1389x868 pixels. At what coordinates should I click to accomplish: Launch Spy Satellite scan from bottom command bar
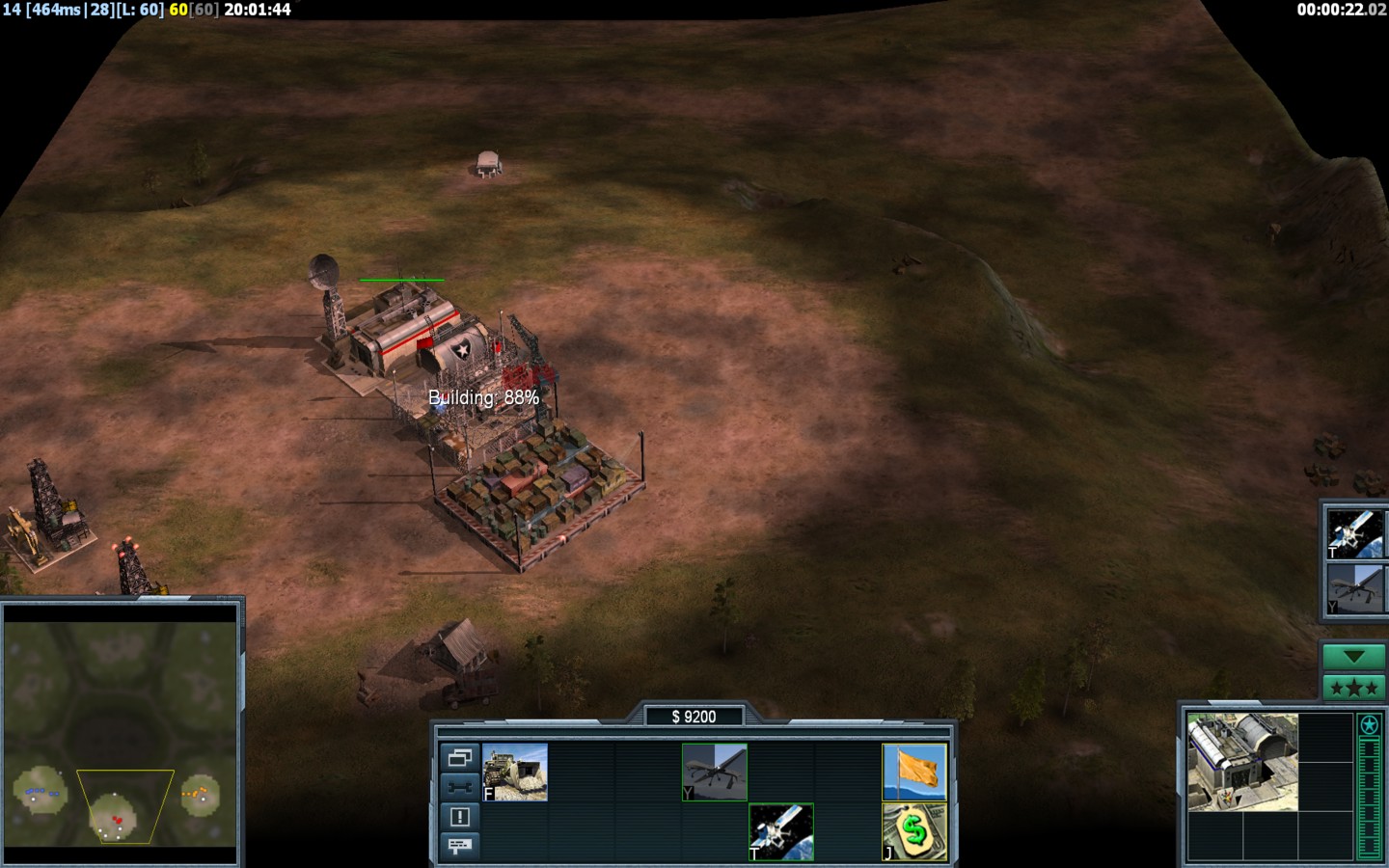(781, 831)
